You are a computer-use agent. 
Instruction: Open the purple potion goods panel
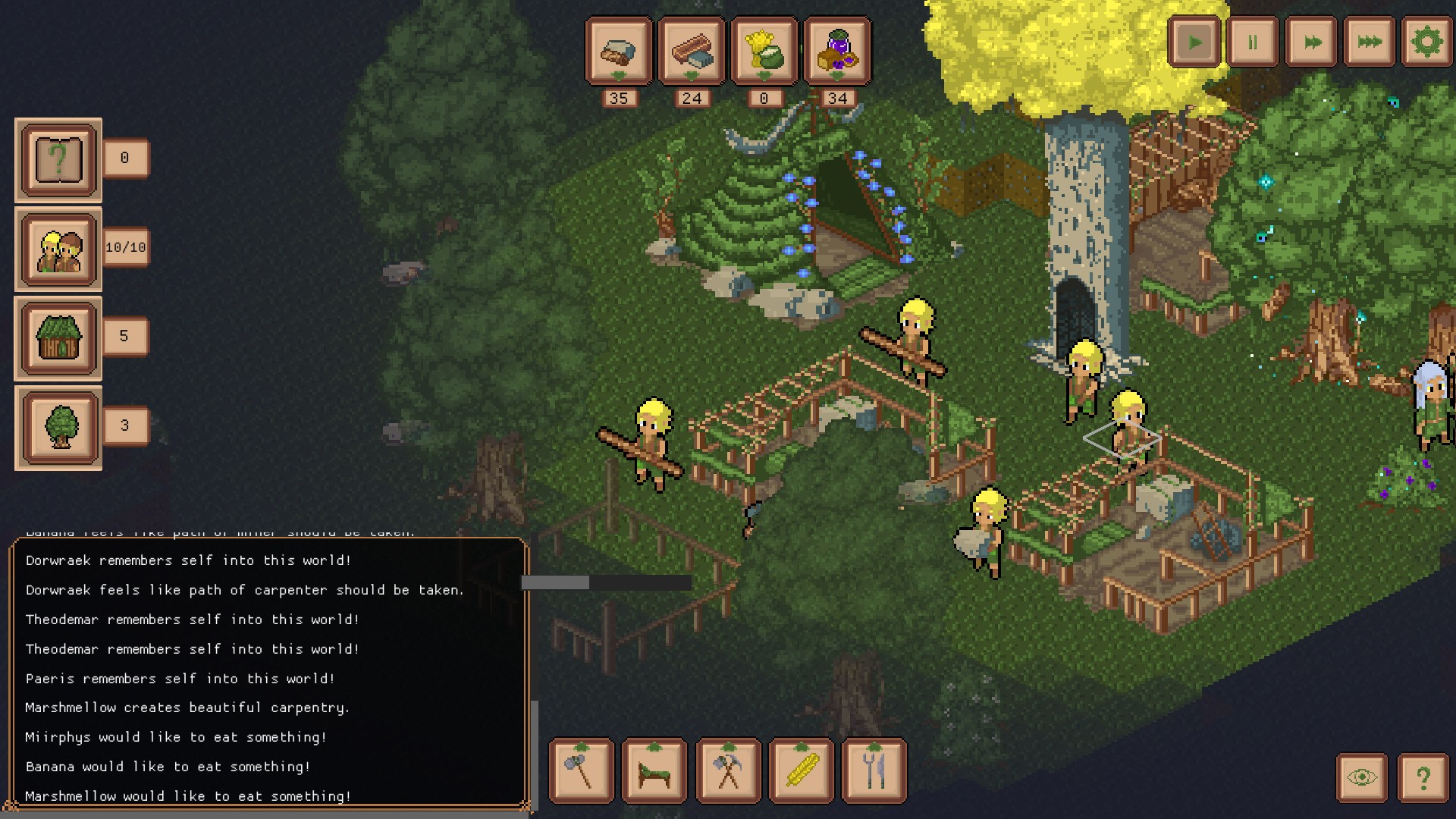(x=837, y=51)
